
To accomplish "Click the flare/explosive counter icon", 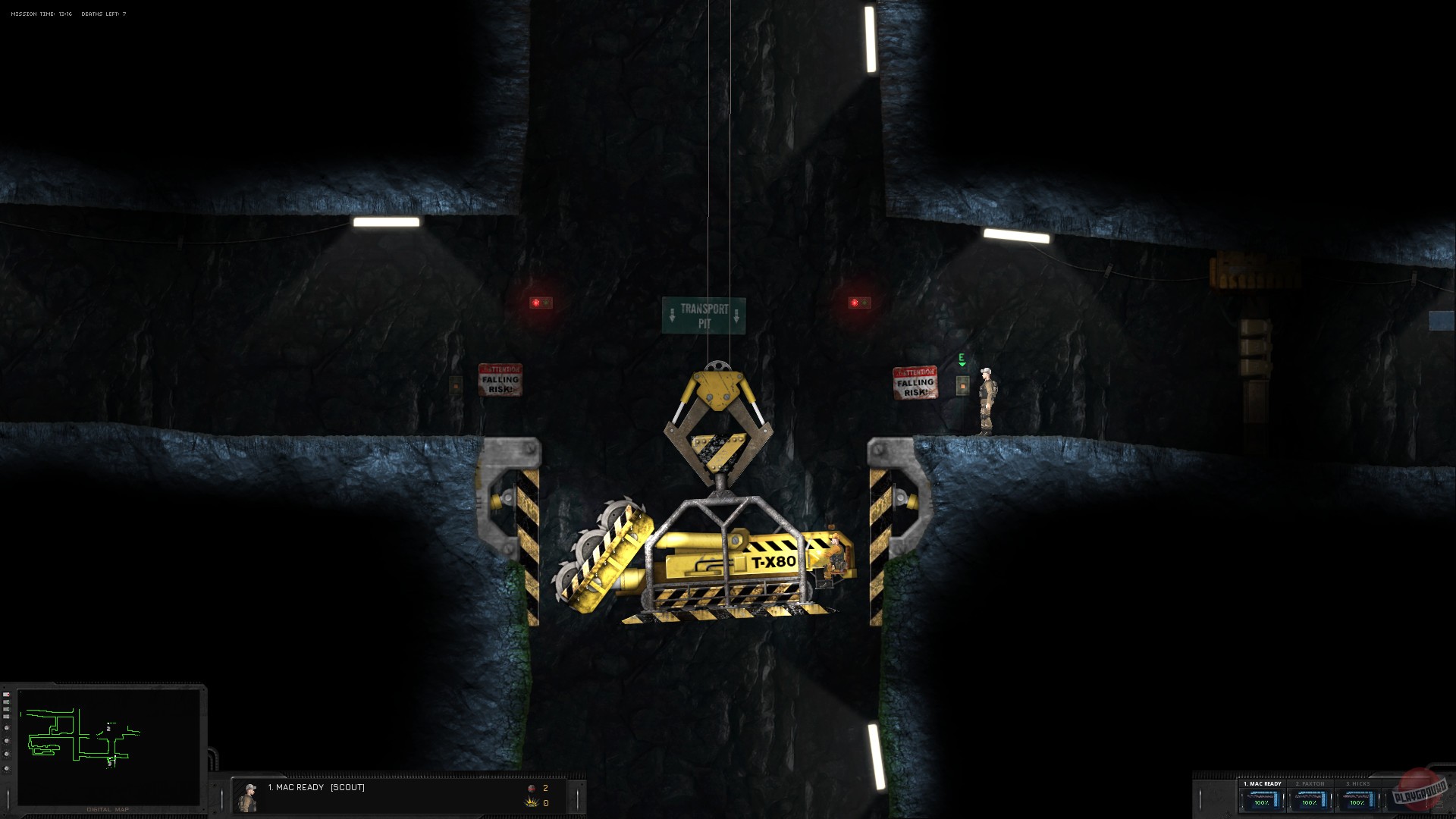I will [x=529, y=802].
